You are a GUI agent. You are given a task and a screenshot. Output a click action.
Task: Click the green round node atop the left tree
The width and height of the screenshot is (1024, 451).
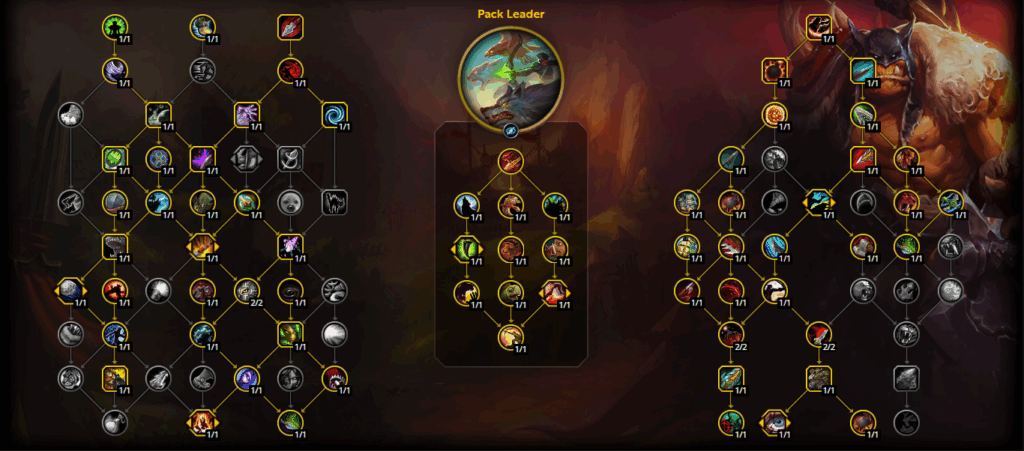[x=117, y=26]
